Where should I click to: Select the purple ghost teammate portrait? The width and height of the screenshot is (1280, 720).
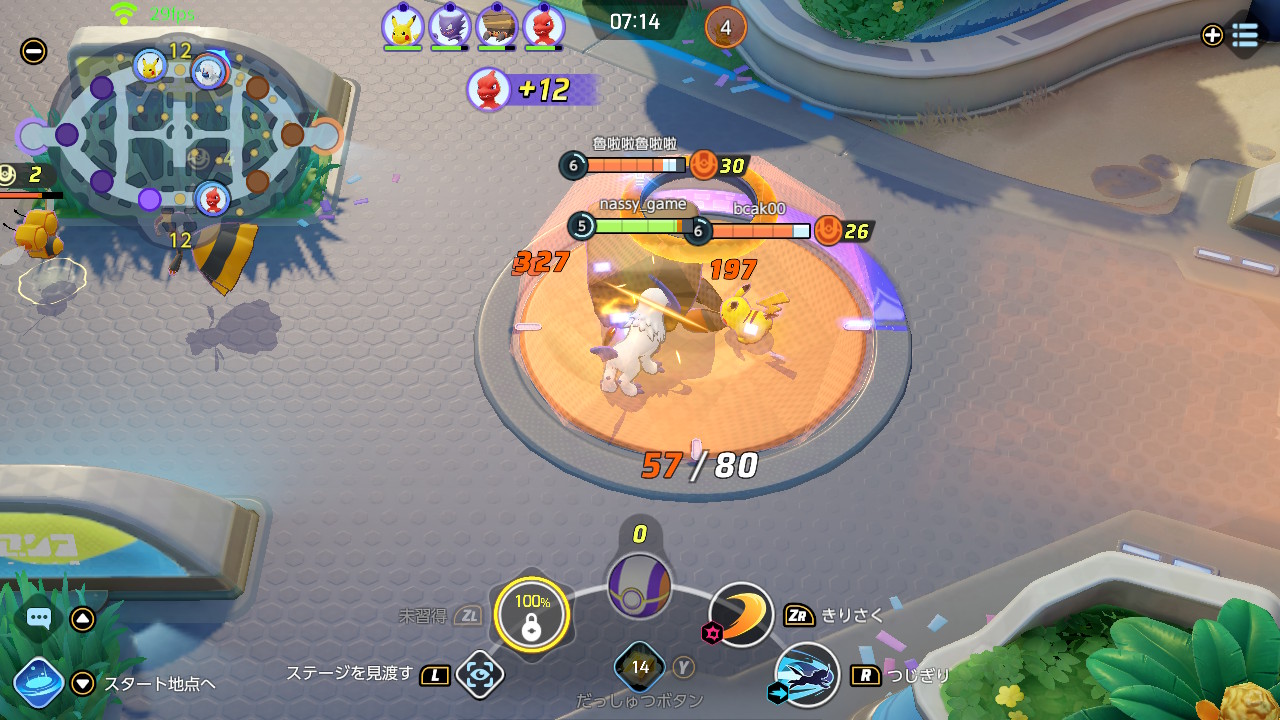[x=449, y=26]
